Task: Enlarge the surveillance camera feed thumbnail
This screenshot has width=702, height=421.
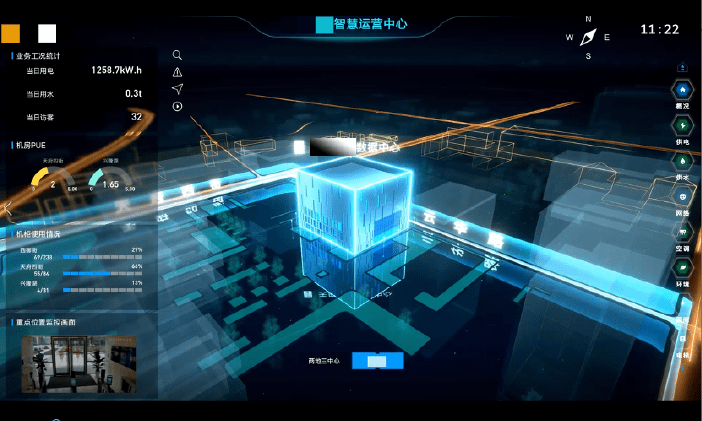Action: click(x=79, y=362)
